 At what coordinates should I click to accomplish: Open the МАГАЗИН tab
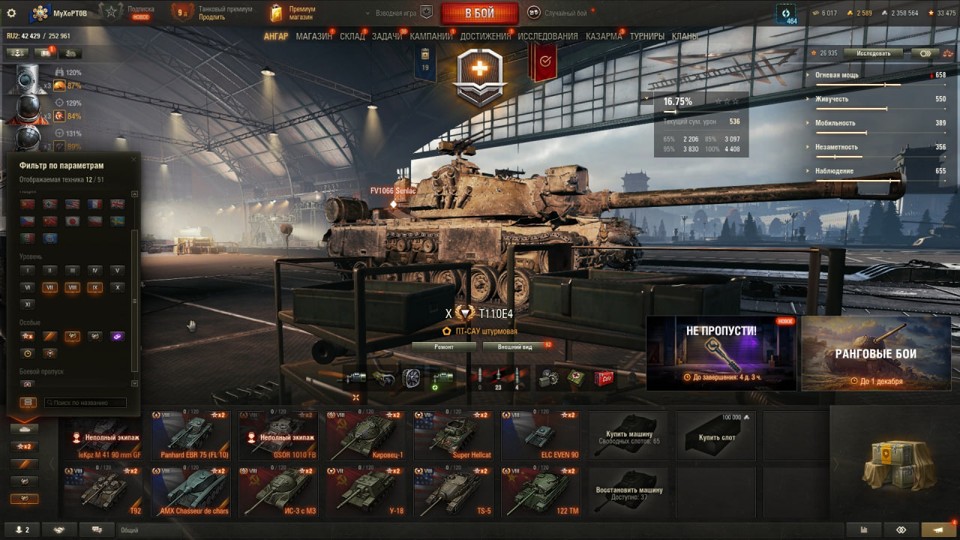(314, 37)
